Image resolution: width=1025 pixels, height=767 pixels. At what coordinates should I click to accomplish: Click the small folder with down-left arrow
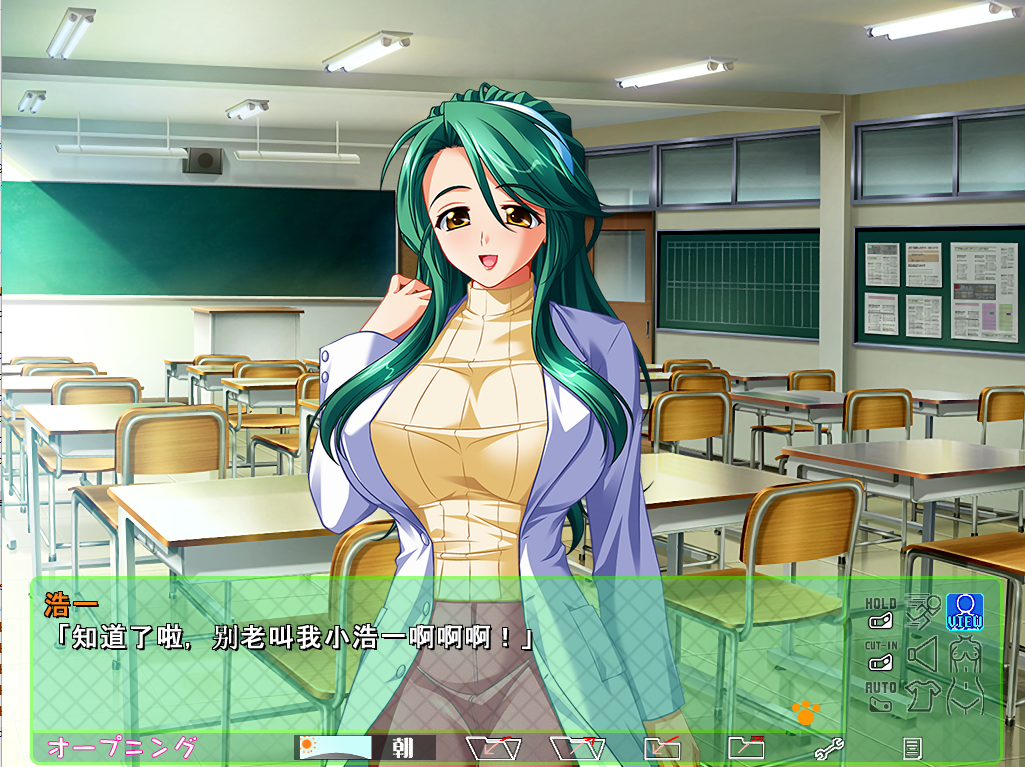662,747
